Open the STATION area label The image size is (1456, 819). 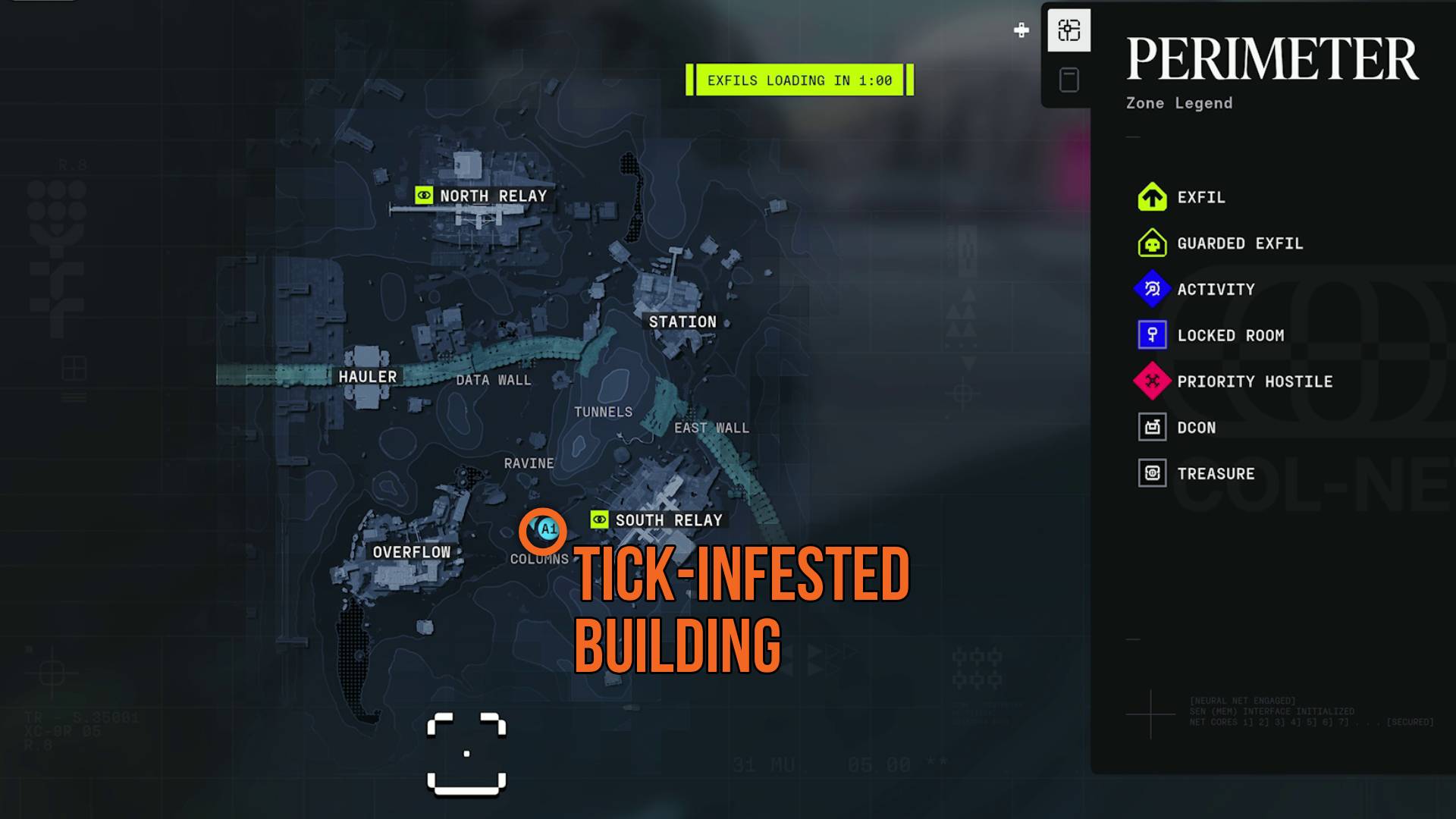click(x=681, y=321)
